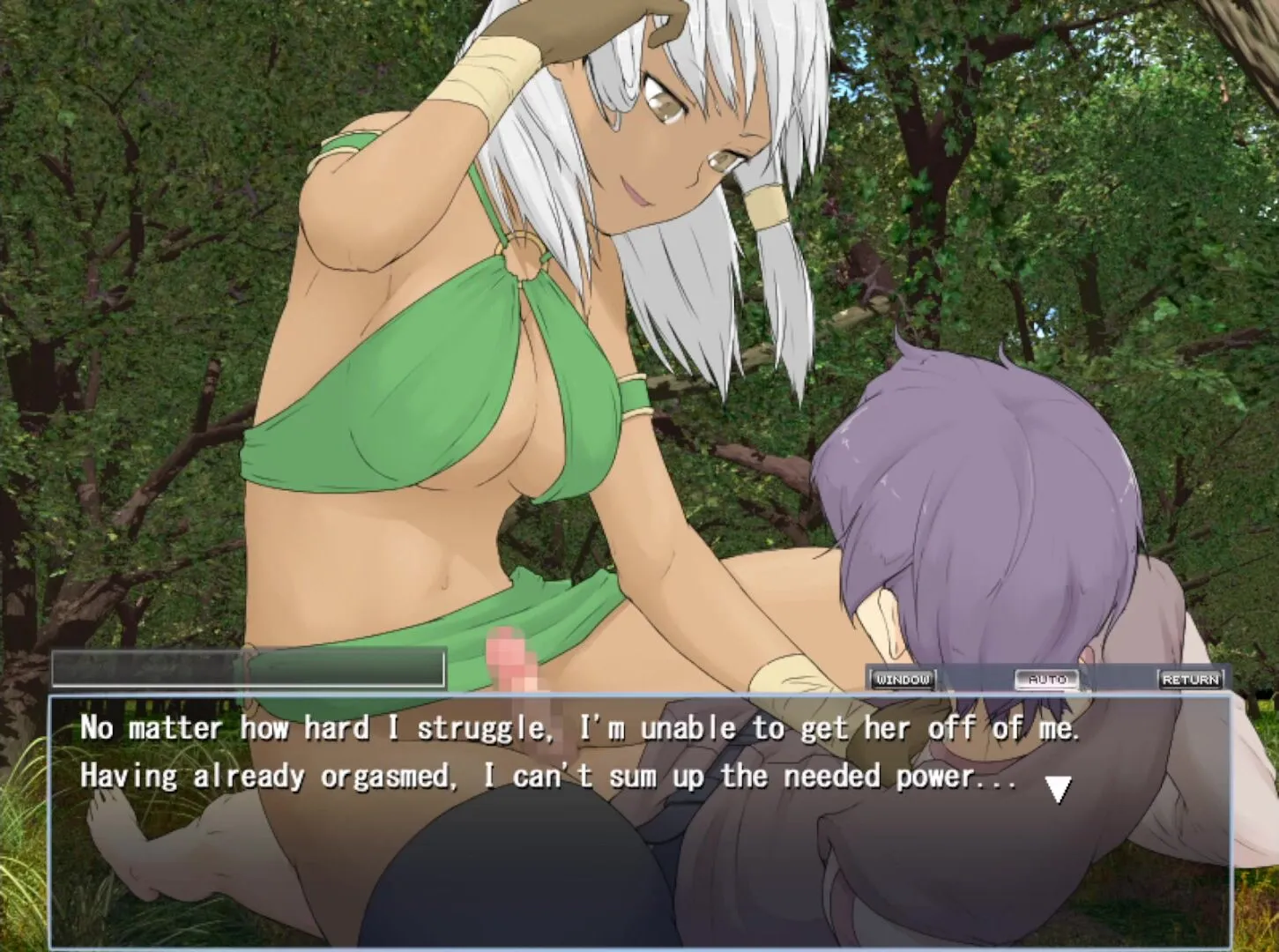The height and width of the screenshot is (952, 1279).
Task: Click the RETURN button
Action: (x=1190, y=680)
